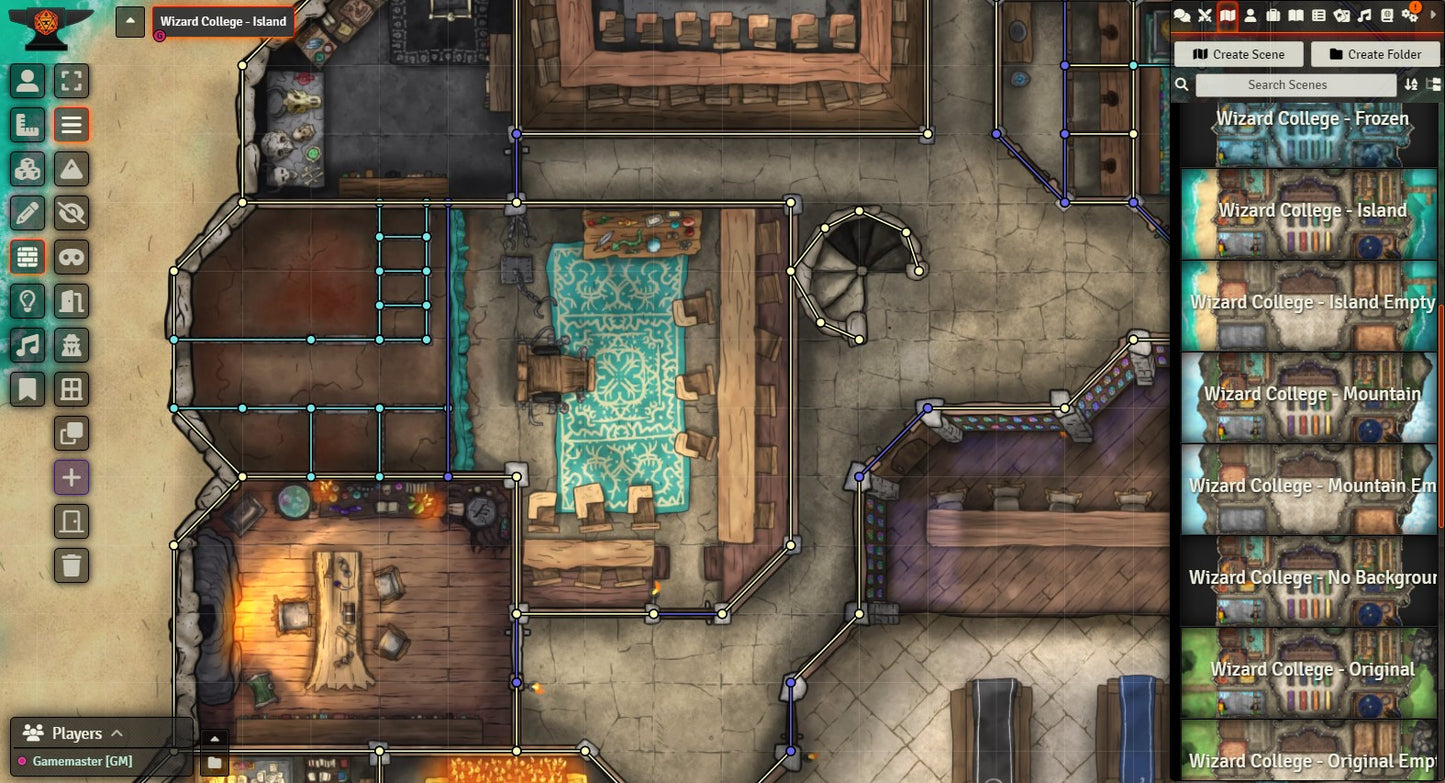This screenshot has height=783, width=1445.
Task: Open the chat messages tab
Action: click(x=1182, y=15)
